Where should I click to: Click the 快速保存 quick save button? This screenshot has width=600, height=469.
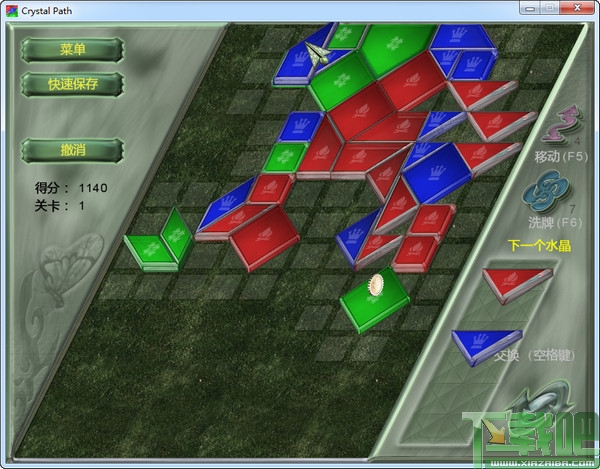coord(72,84)
